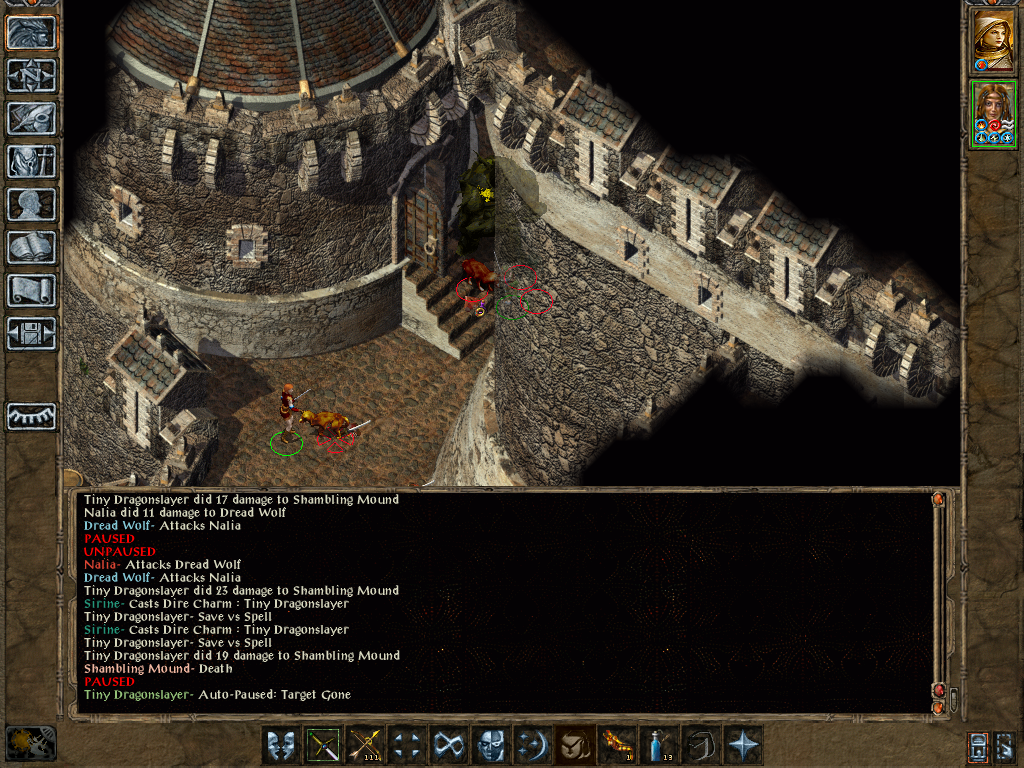Click the closed-eye rest button
Image resolution: width=1024 pixels, height=768 pixels.
[x=31, y=416]
